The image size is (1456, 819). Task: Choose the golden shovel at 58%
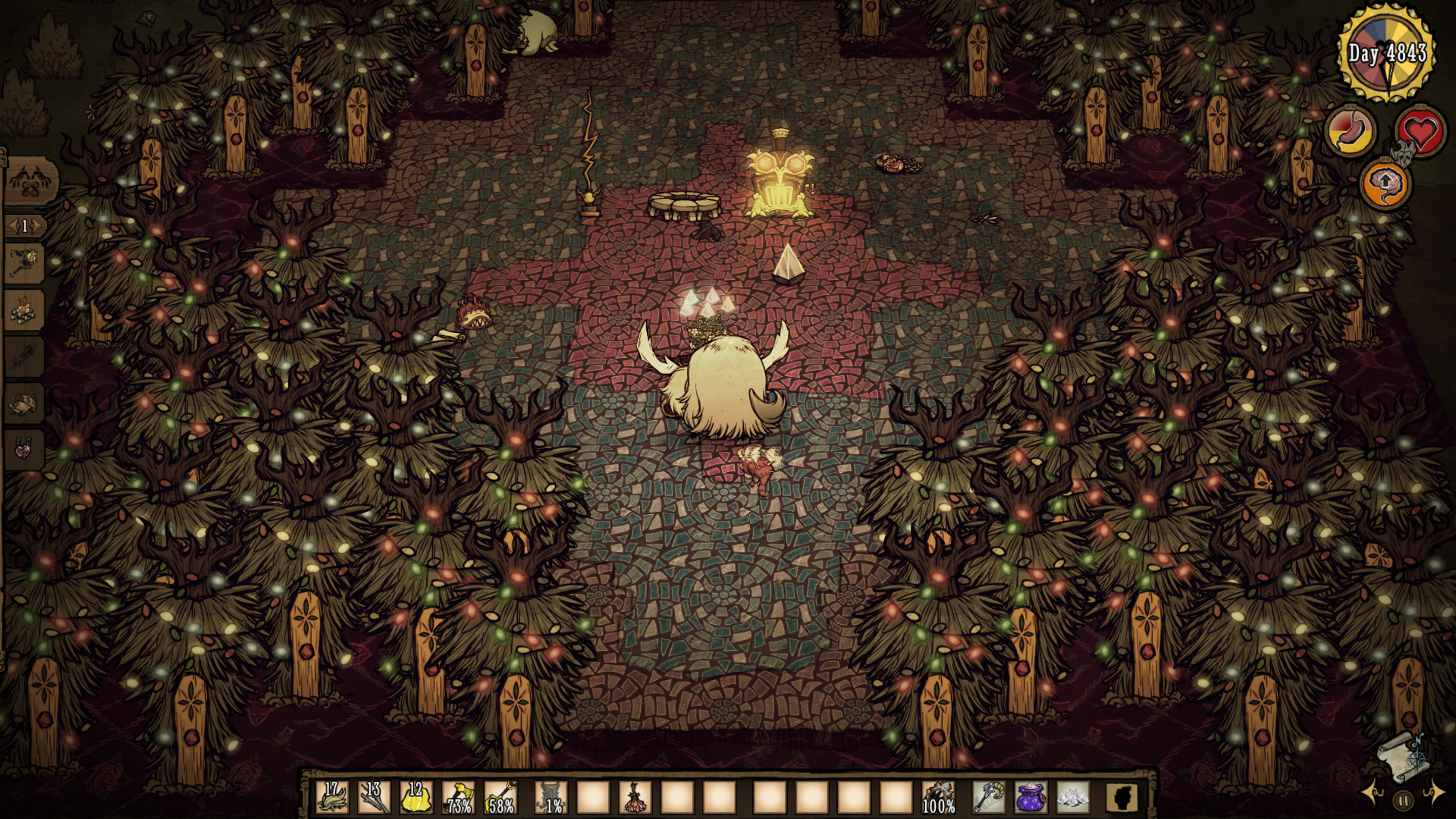click(x=500, y=798)
